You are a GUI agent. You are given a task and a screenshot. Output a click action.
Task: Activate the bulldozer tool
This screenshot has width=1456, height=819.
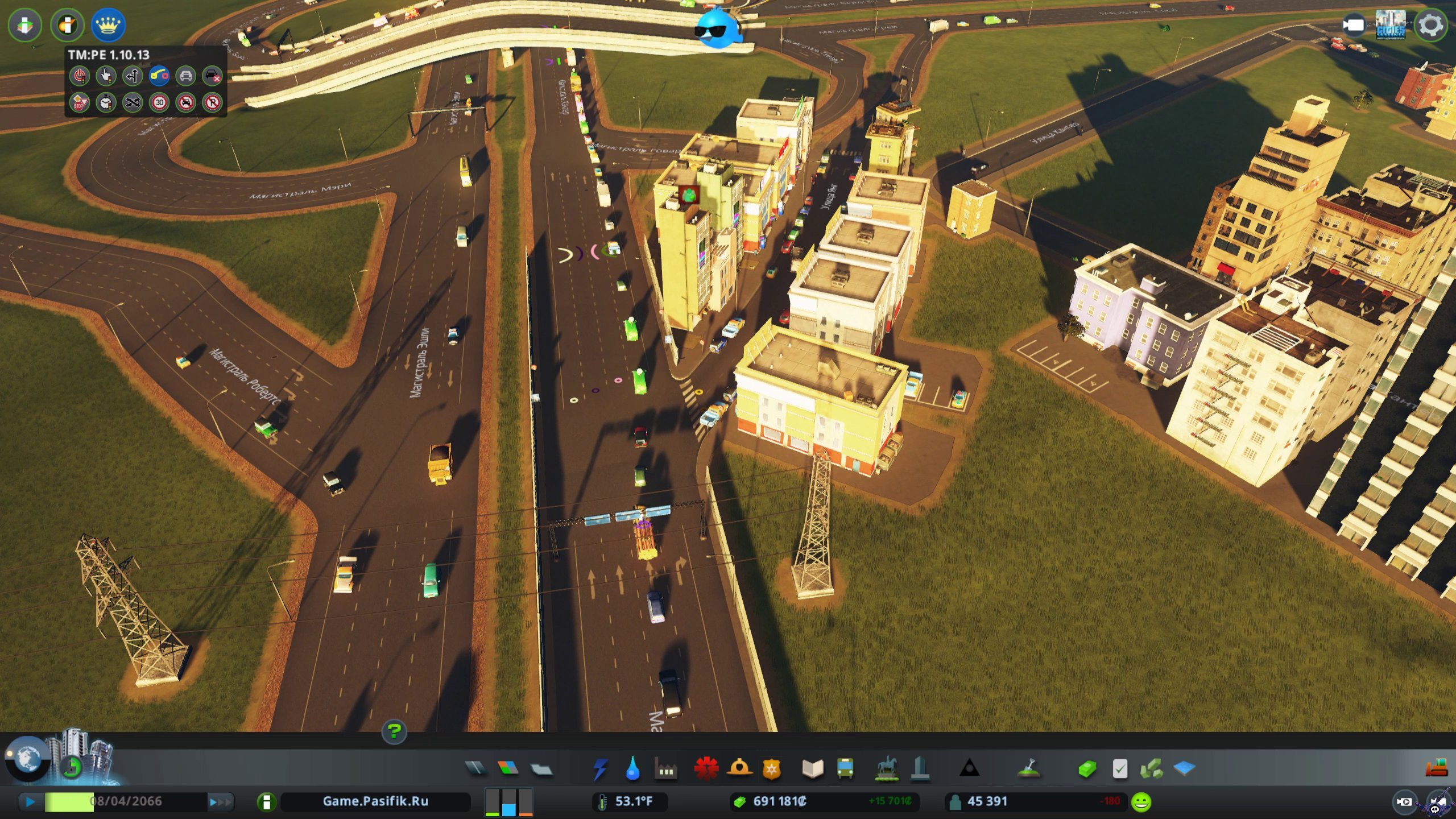point(1436,769)
